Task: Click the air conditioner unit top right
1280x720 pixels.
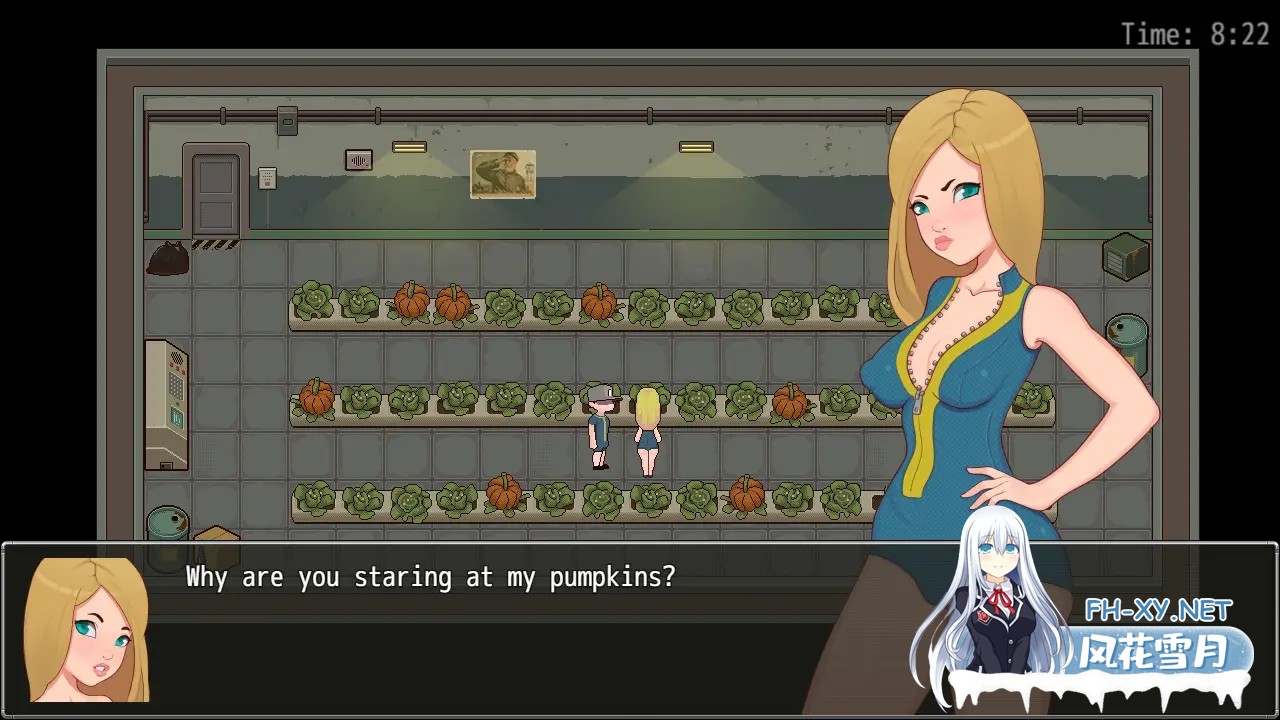Action: [1125, 257]
